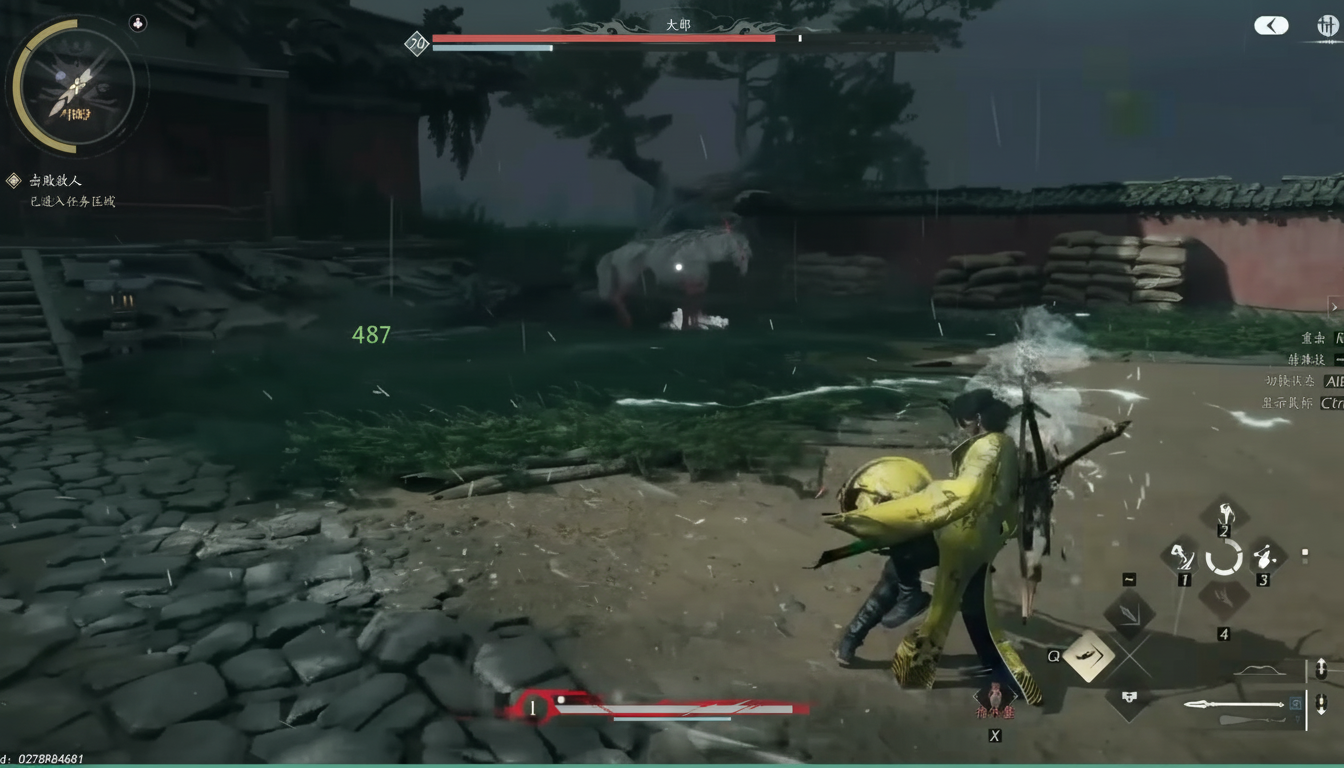
Task: Click the up arrow above the weapon stance switcher
Action: tap(1322, 668)
